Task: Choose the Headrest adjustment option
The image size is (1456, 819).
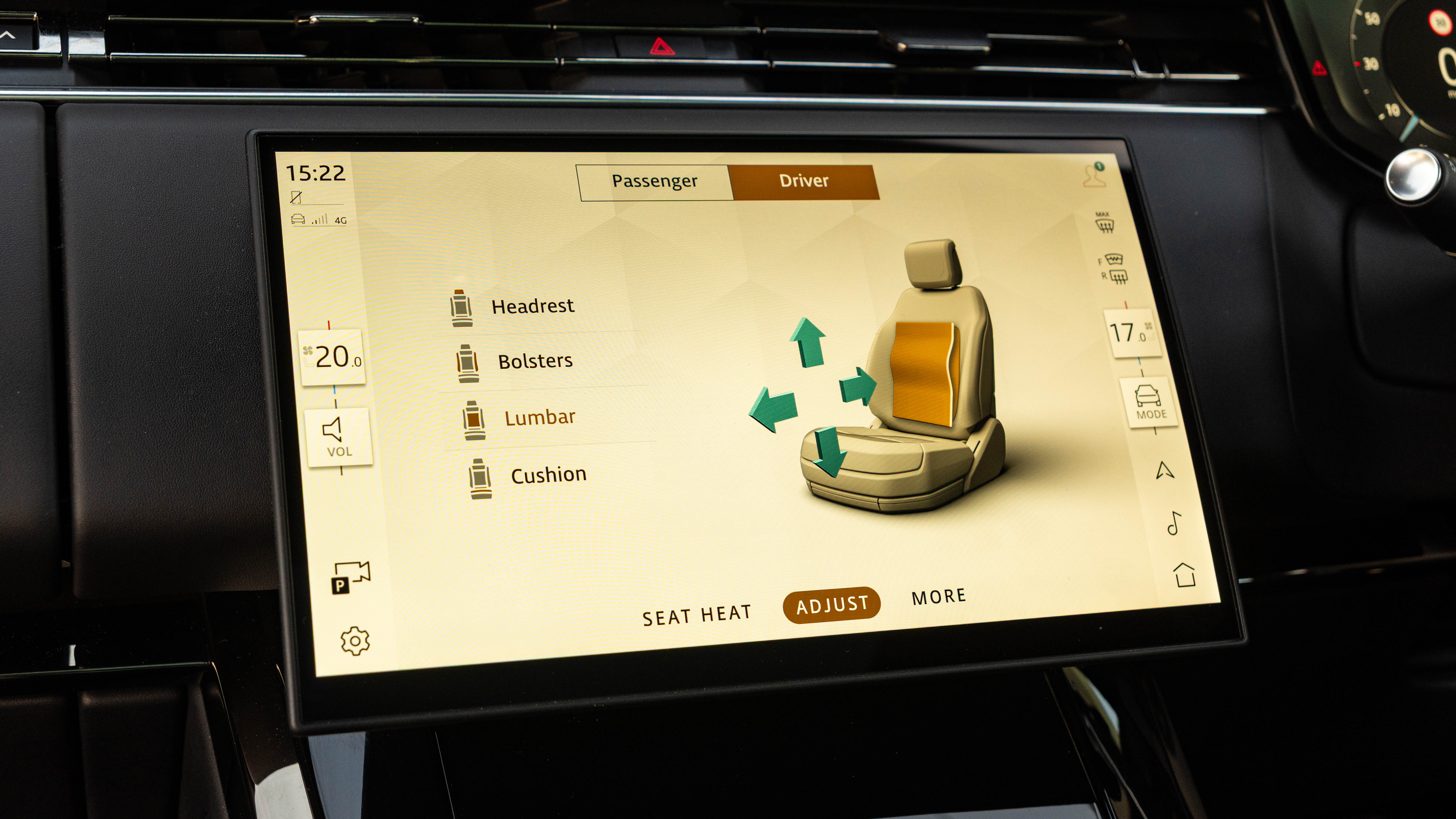Action: [x=532, y=307]
